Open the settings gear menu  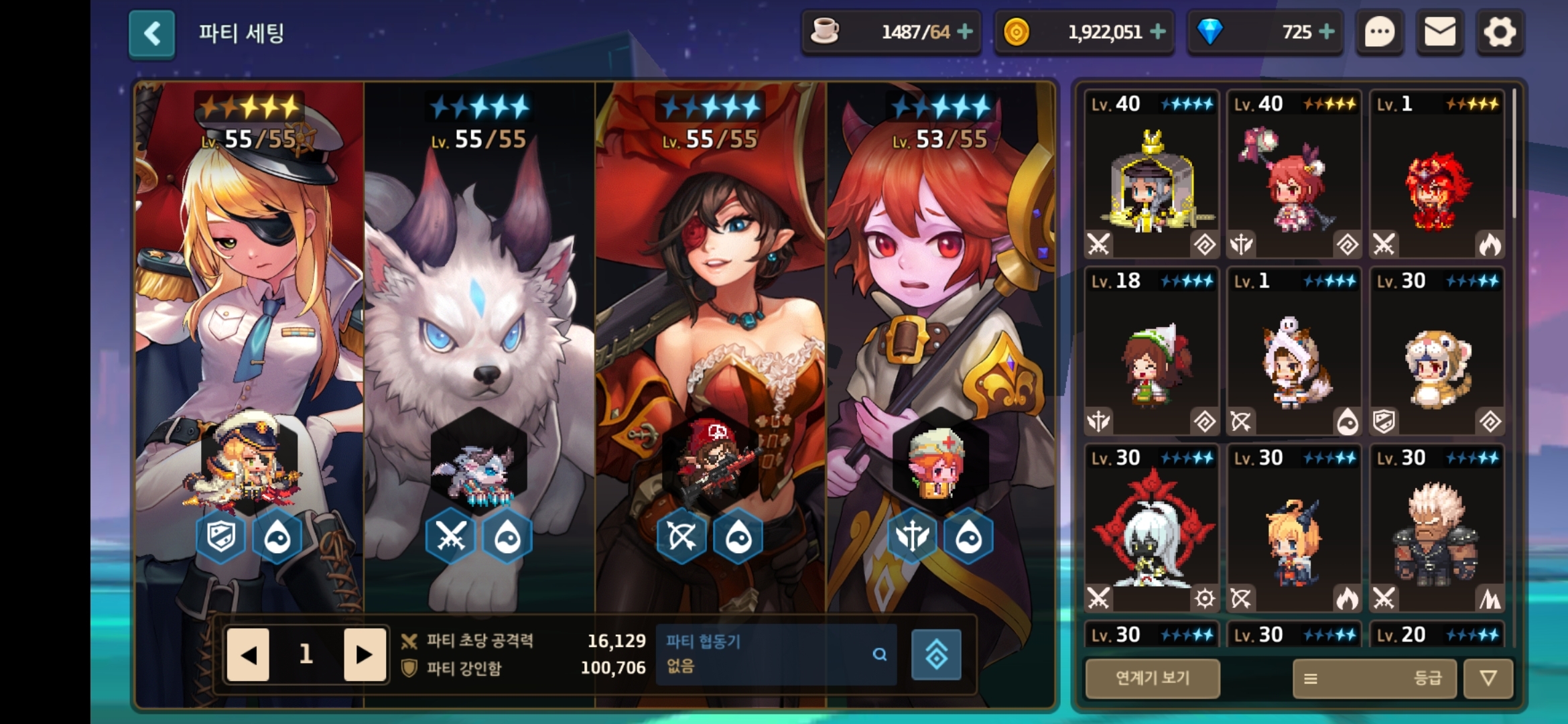(1500, 32)
